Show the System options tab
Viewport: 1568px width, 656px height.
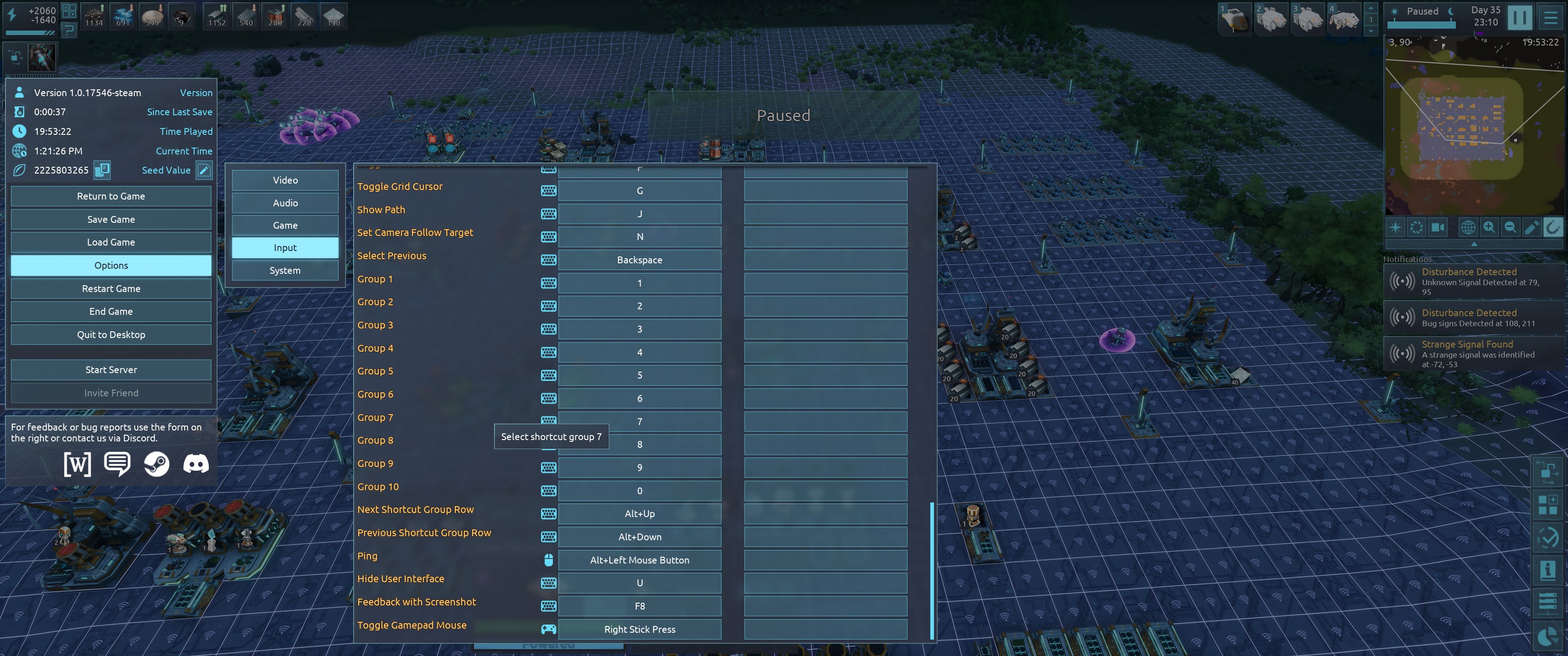285,271
